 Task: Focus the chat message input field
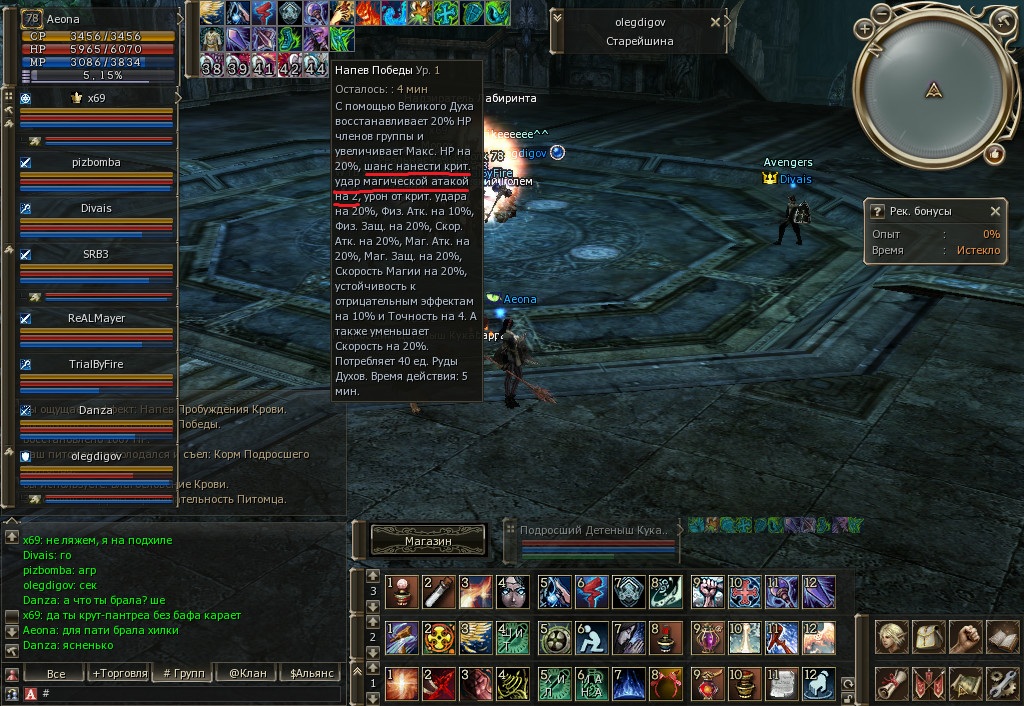190,693
